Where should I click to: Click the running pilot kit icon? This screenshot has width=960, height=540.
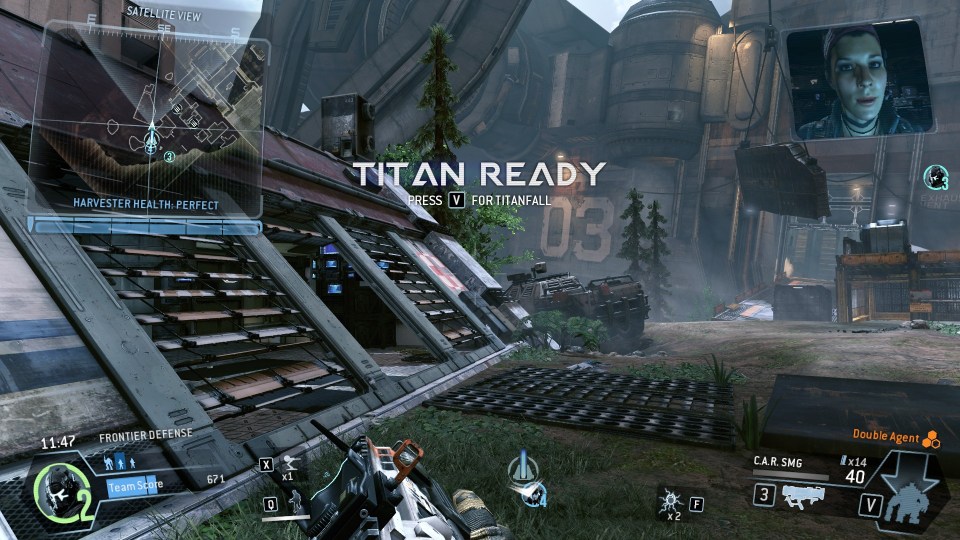click(x=291, y=464)
